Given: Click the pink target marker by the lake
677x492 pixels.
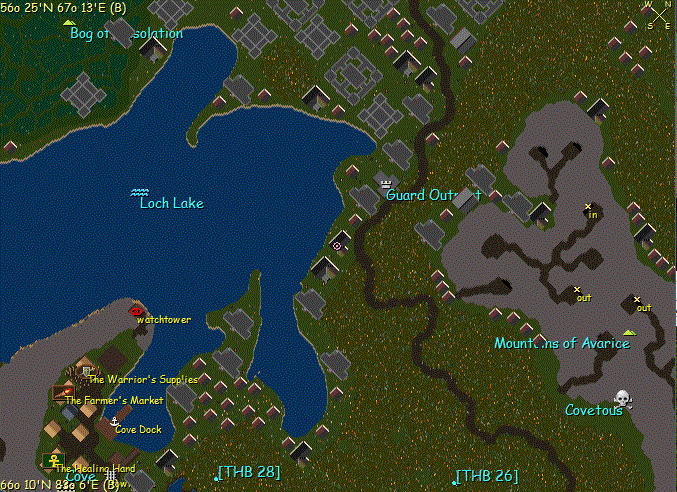Looking at the screenshot, I should tap(337, 245).
